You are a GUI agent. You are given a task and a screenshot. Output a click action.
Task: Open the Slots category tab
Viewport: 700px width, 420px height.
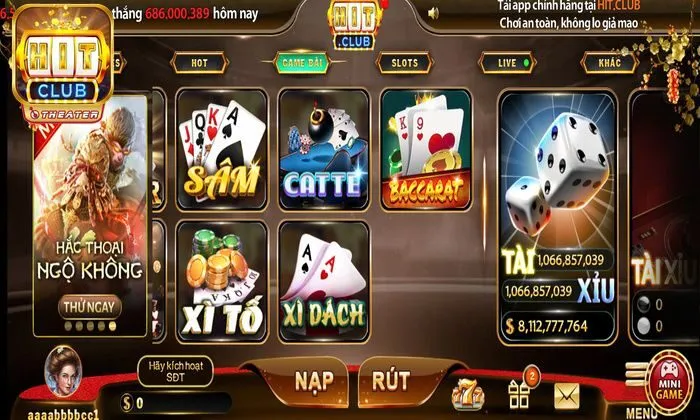[404, 62]
